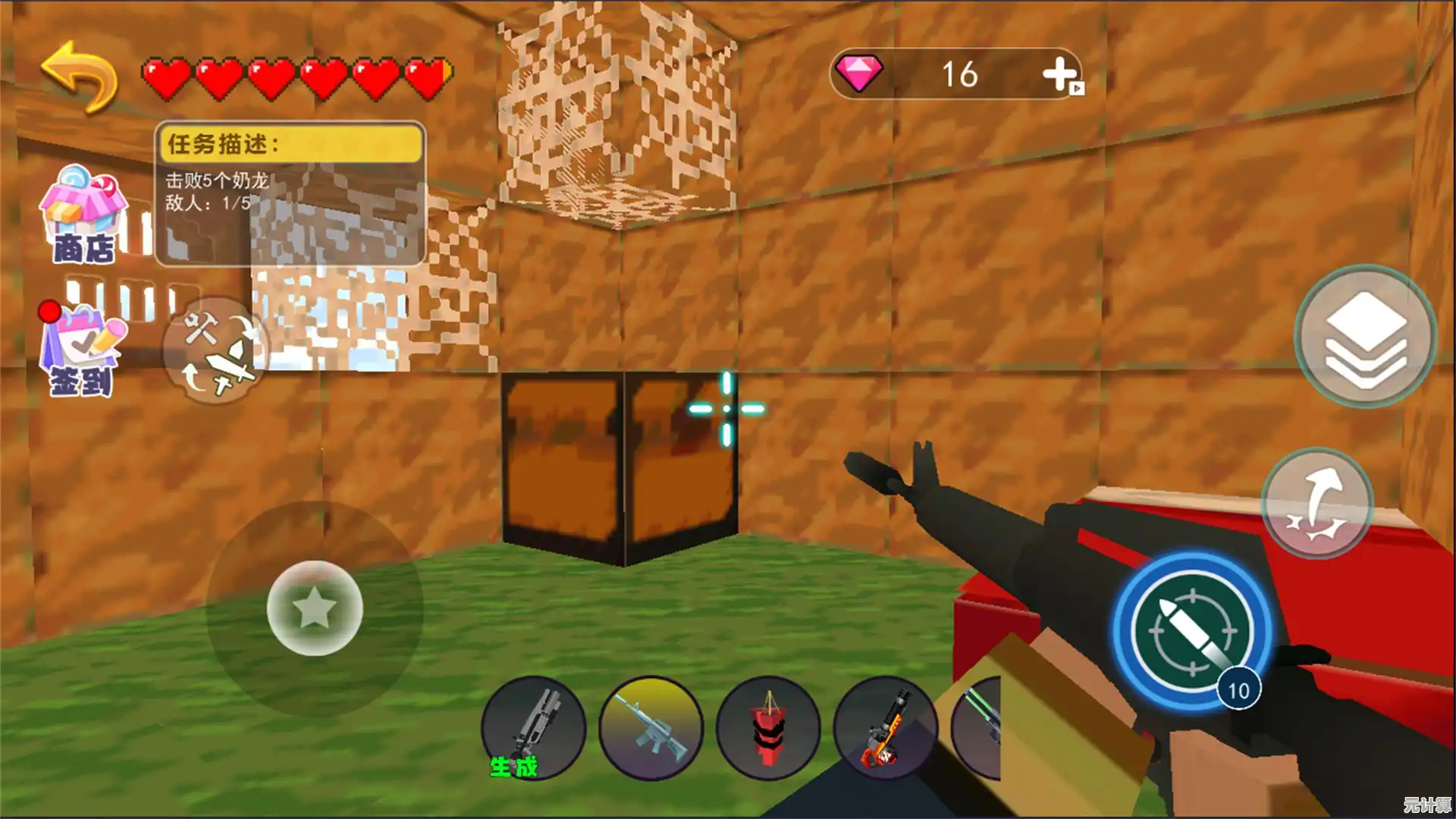
Task: Select the partially hidden green weapon slot
Action: tap(978, 726)
